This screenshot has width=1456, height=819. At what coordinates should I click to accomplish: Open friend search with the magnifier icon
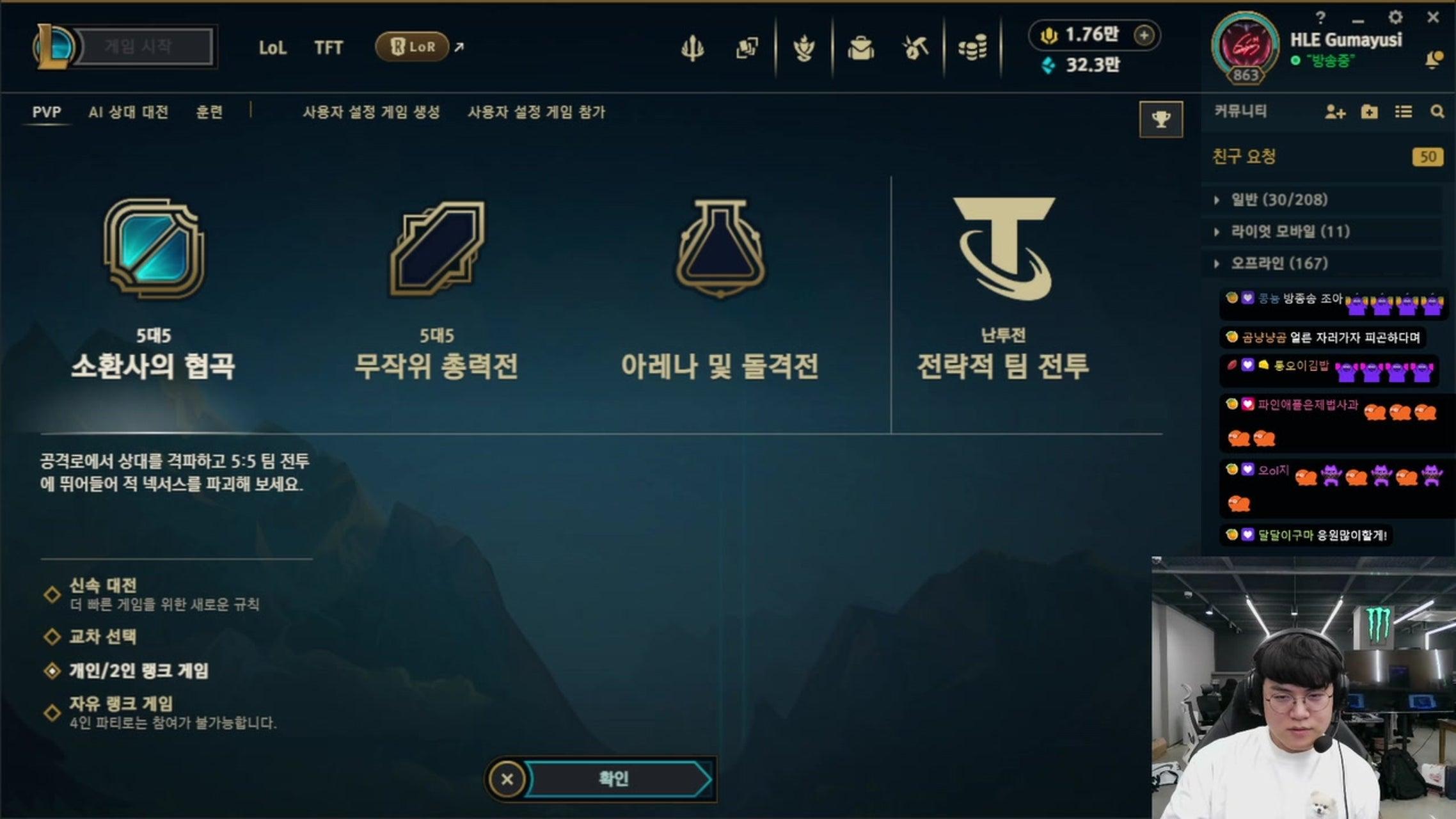[x=1437, y=112]
